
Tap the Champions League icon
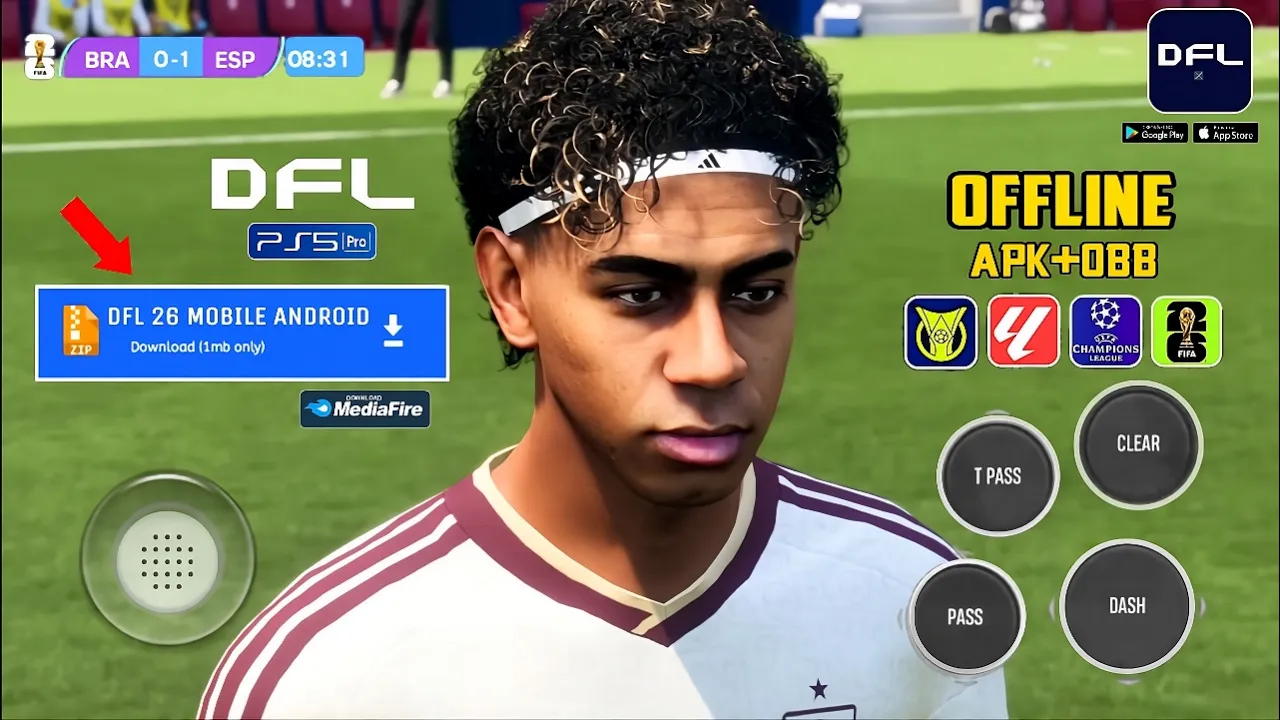(1105, 330)
